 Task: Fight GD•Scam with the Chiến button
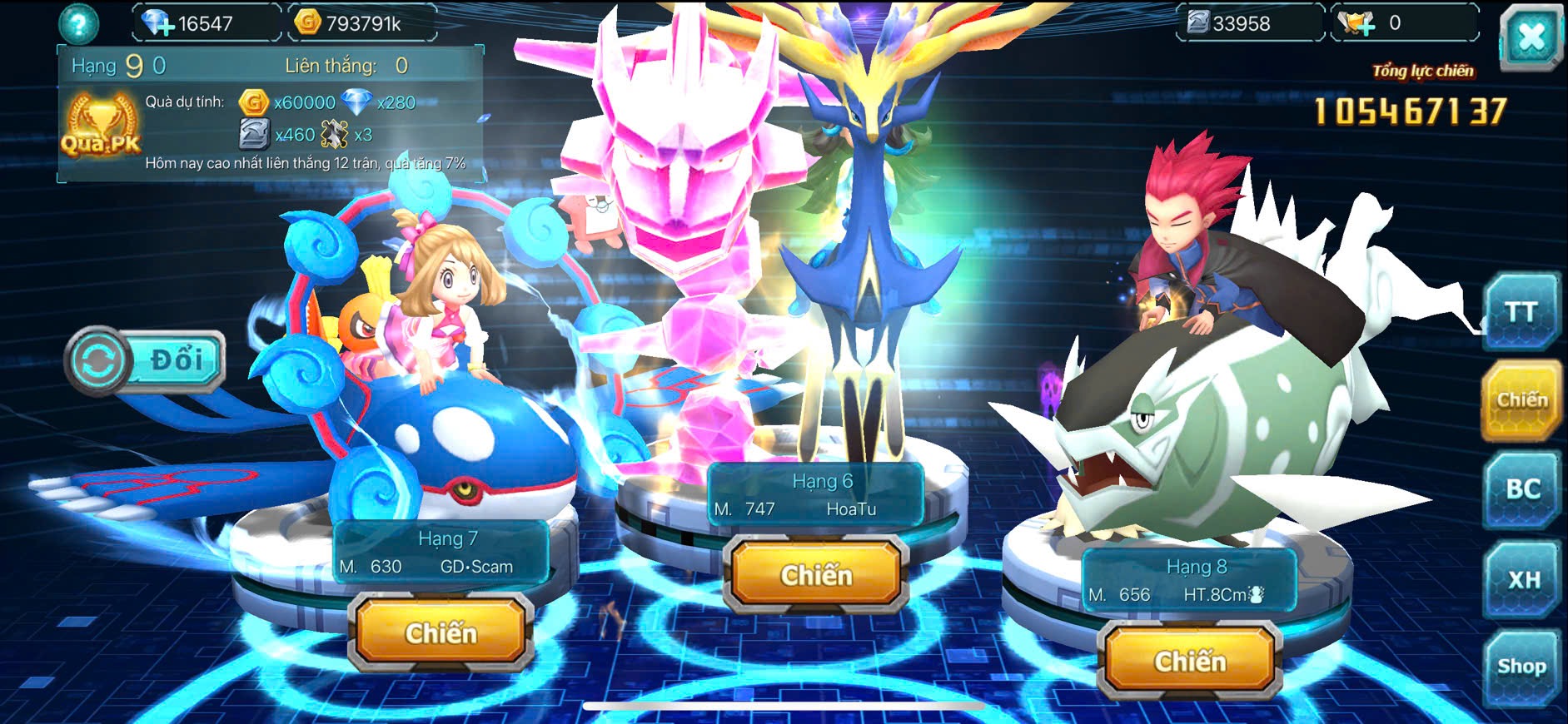click(441, 633)
